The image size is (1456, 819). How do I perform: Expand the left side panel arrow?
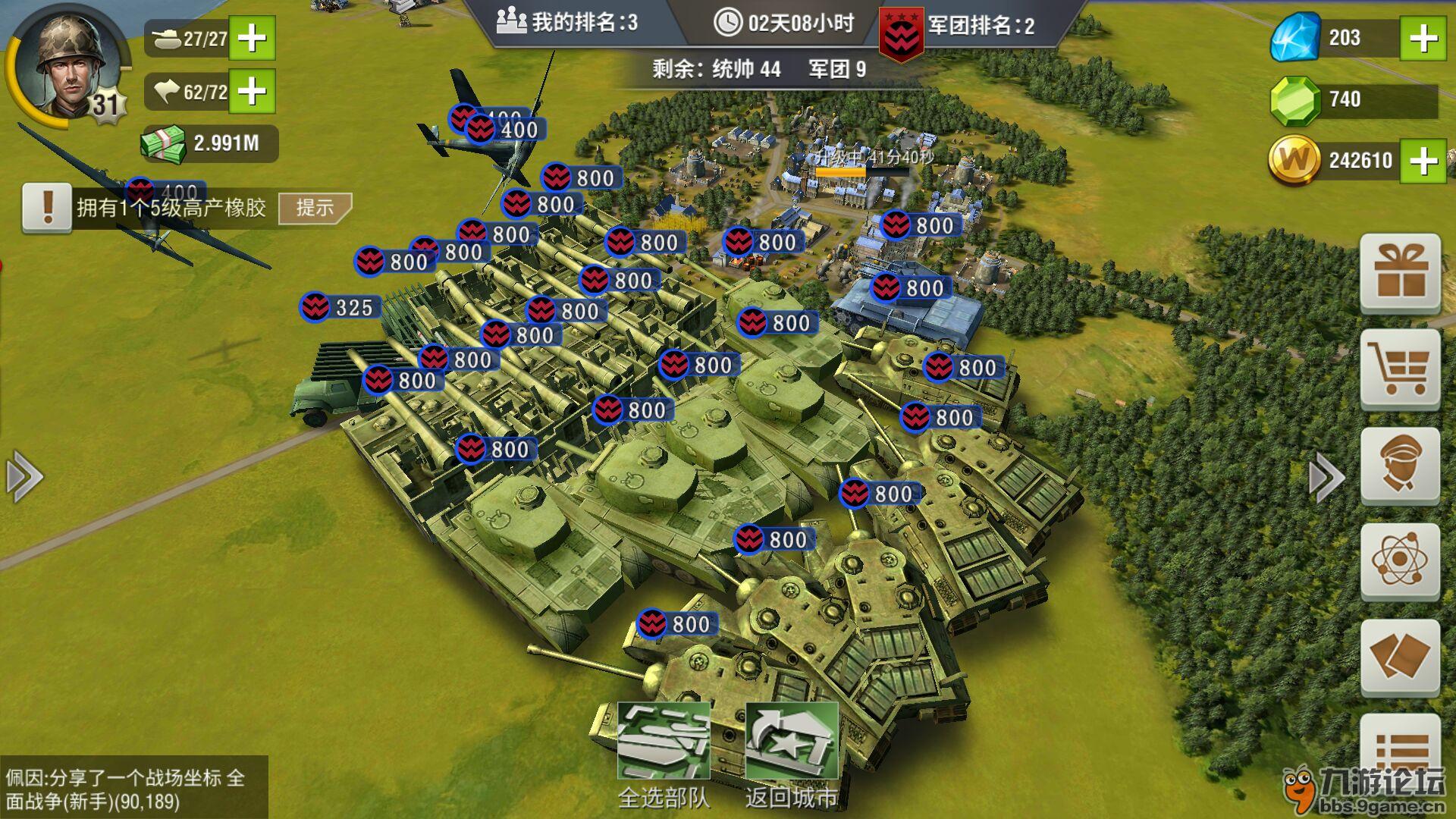[x=24, y=477]
